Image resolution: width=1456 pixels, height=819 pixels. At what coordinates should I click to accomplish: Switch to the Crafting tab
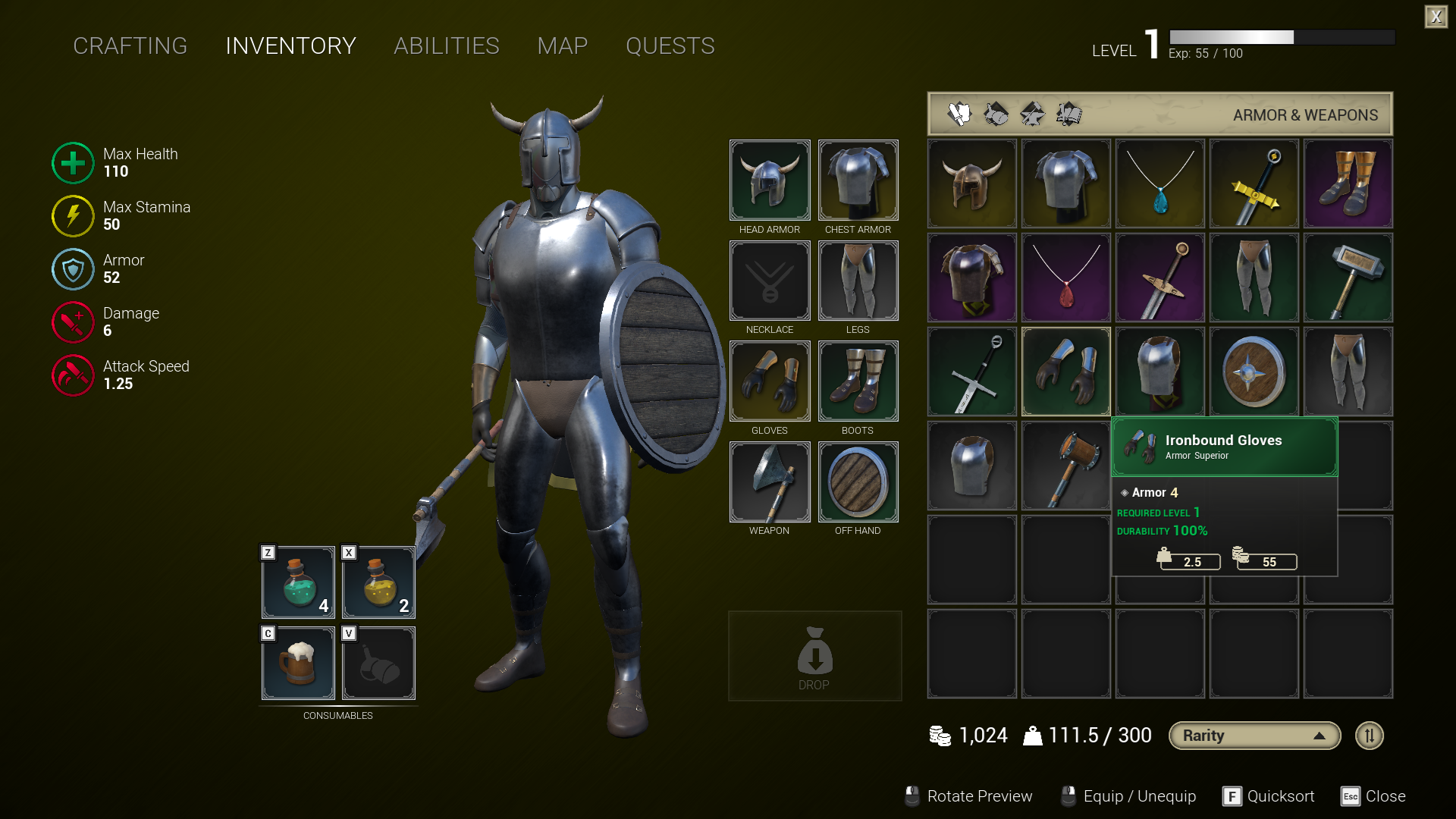coord(130,46)
